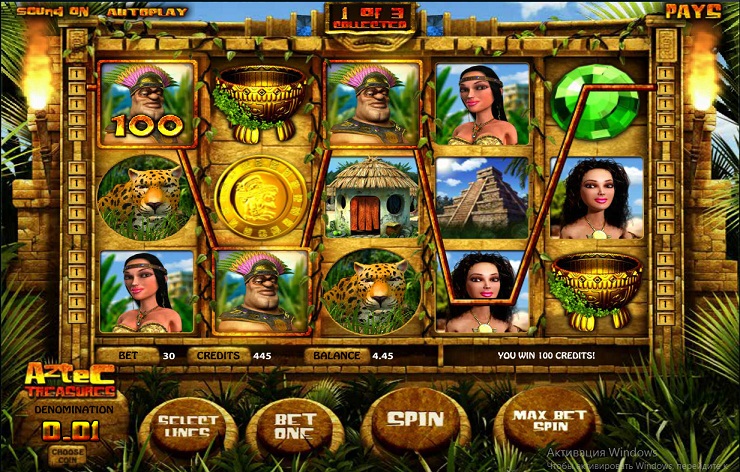
Task: Spin the slot reels
Action: tap(414, 419)
